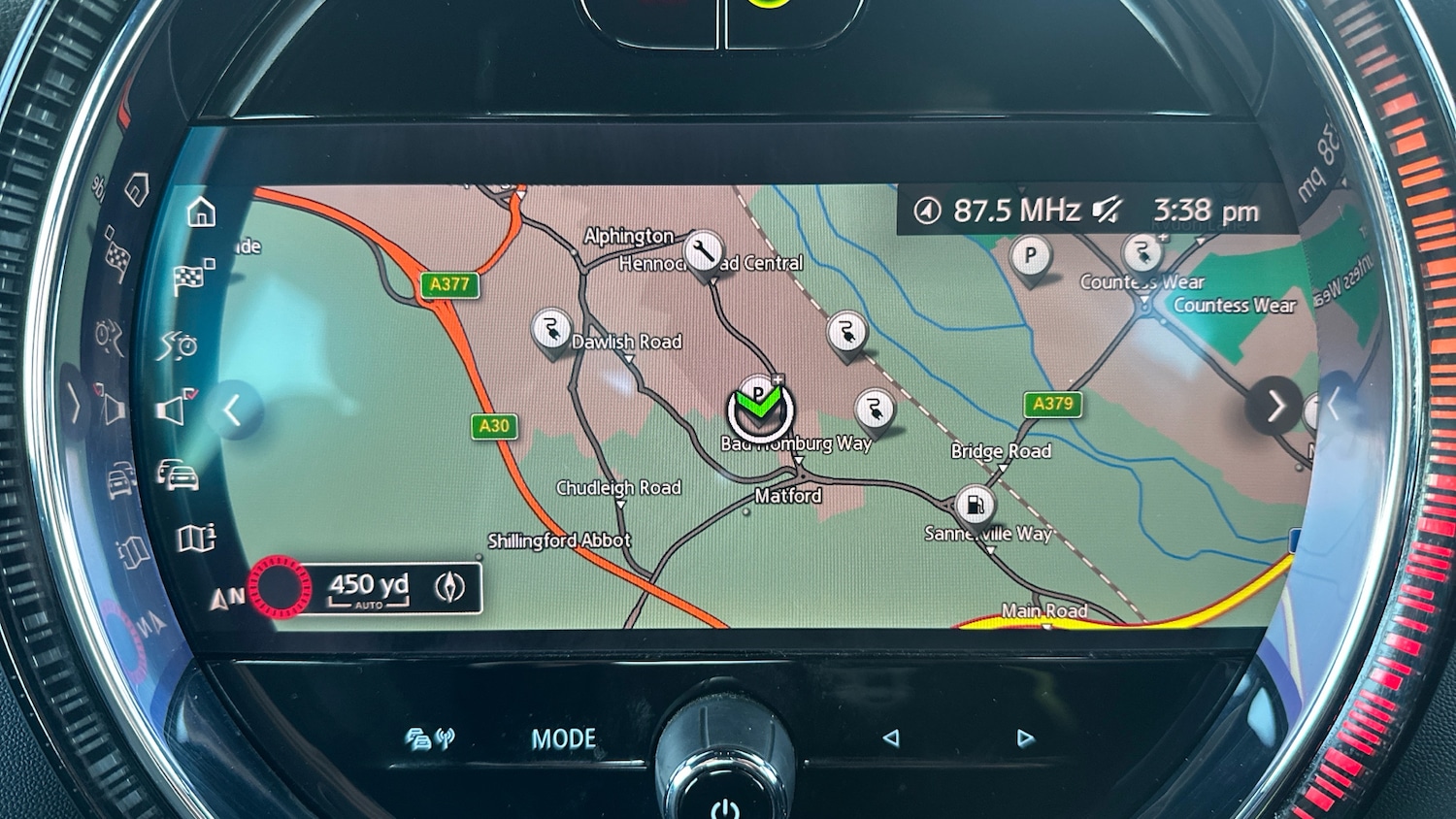Pick the charging station marker by Dawlish Road
The width and height of the screenshot is (1456, 819).
(x=551, y=329)
